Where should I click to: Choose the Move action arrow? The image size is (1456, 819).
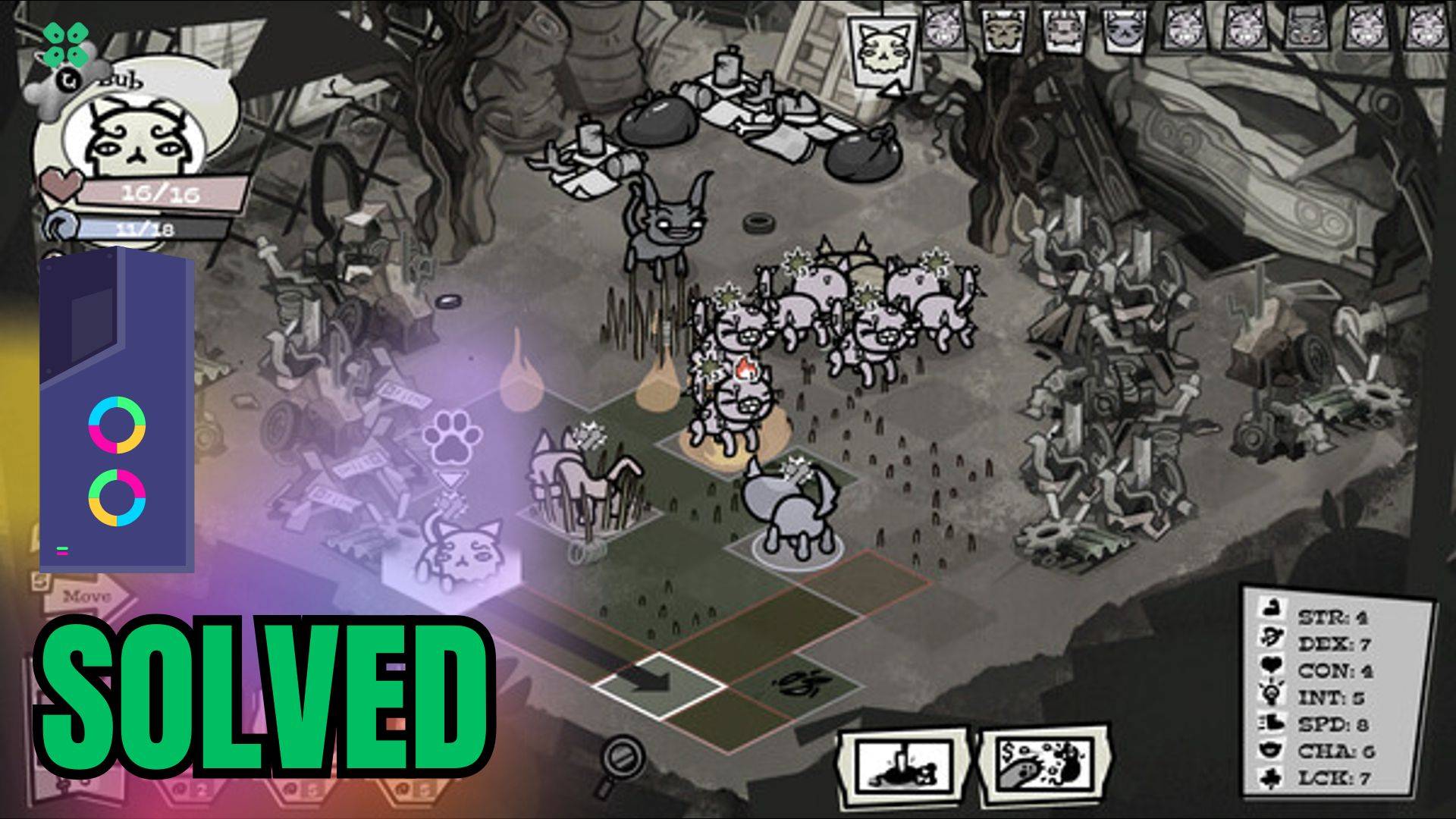click(85, 598)
